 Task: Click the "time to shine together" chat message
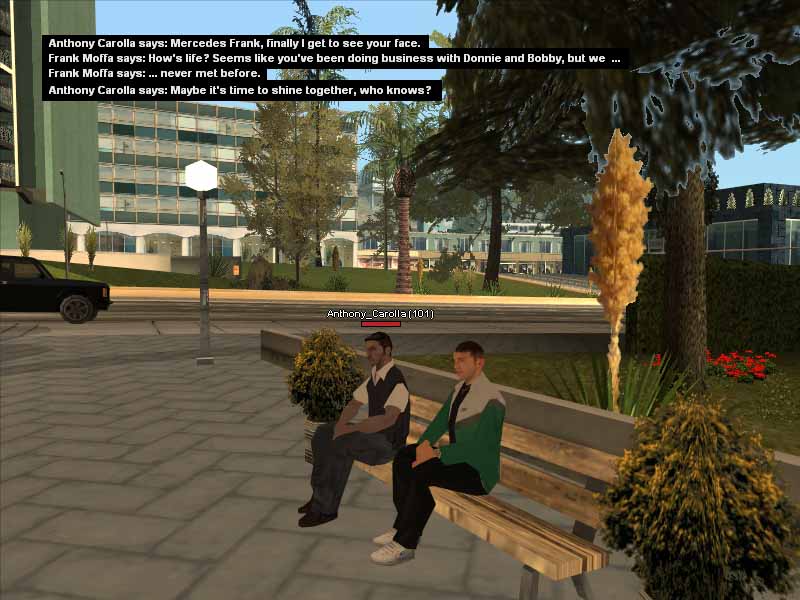point(240,90)
